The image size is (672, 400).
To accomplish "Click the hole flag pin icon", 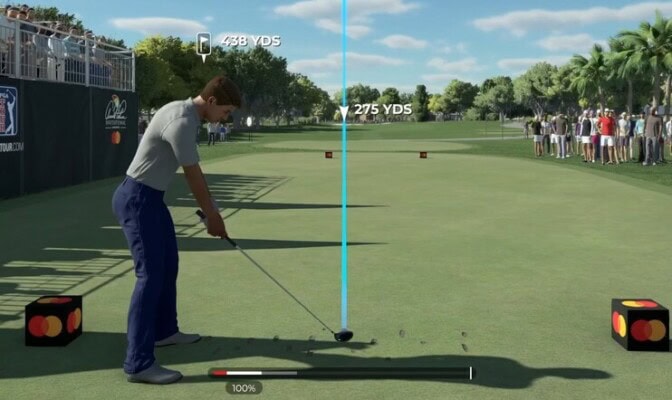I will tap(204, 44).
